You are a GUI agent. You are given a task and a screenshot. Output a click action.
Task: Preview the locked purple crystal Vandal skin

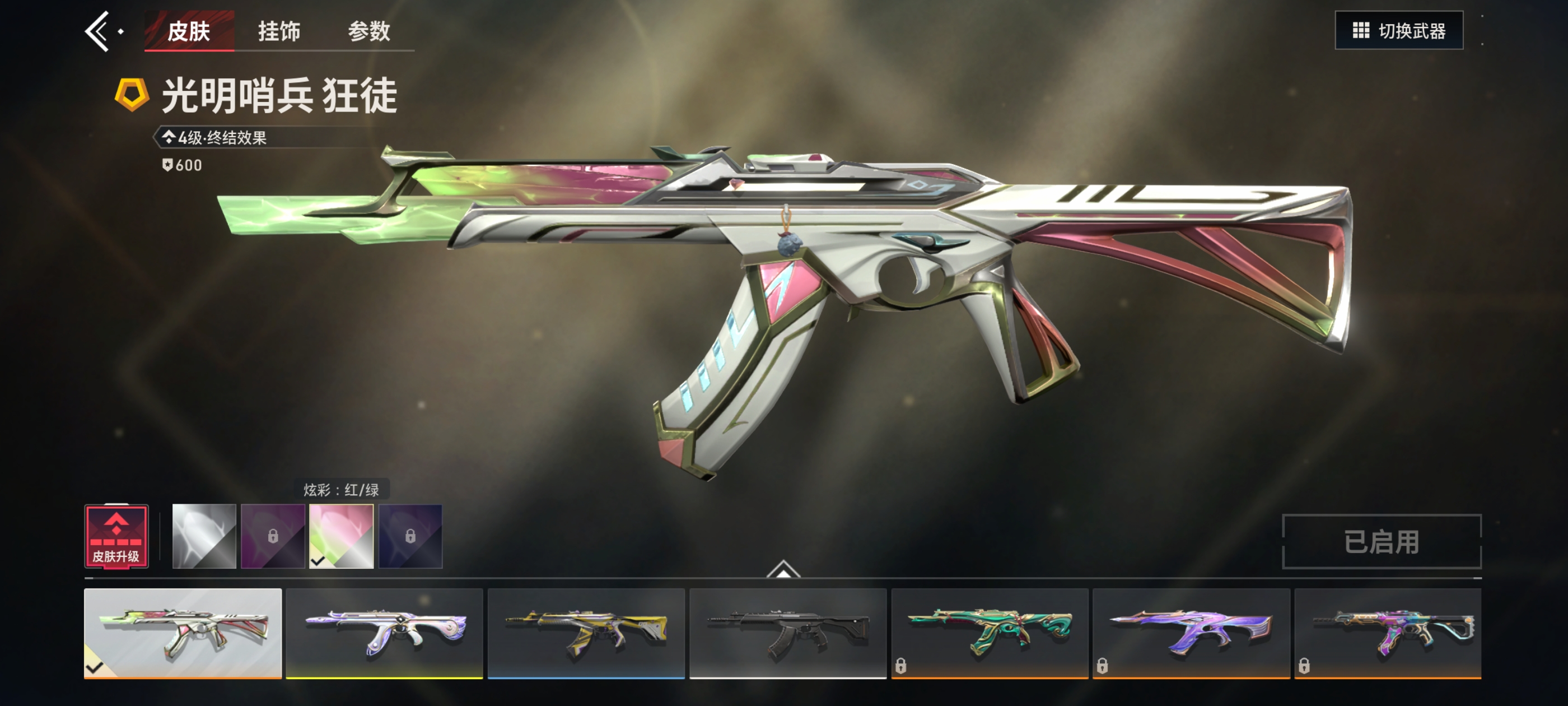1191,633
